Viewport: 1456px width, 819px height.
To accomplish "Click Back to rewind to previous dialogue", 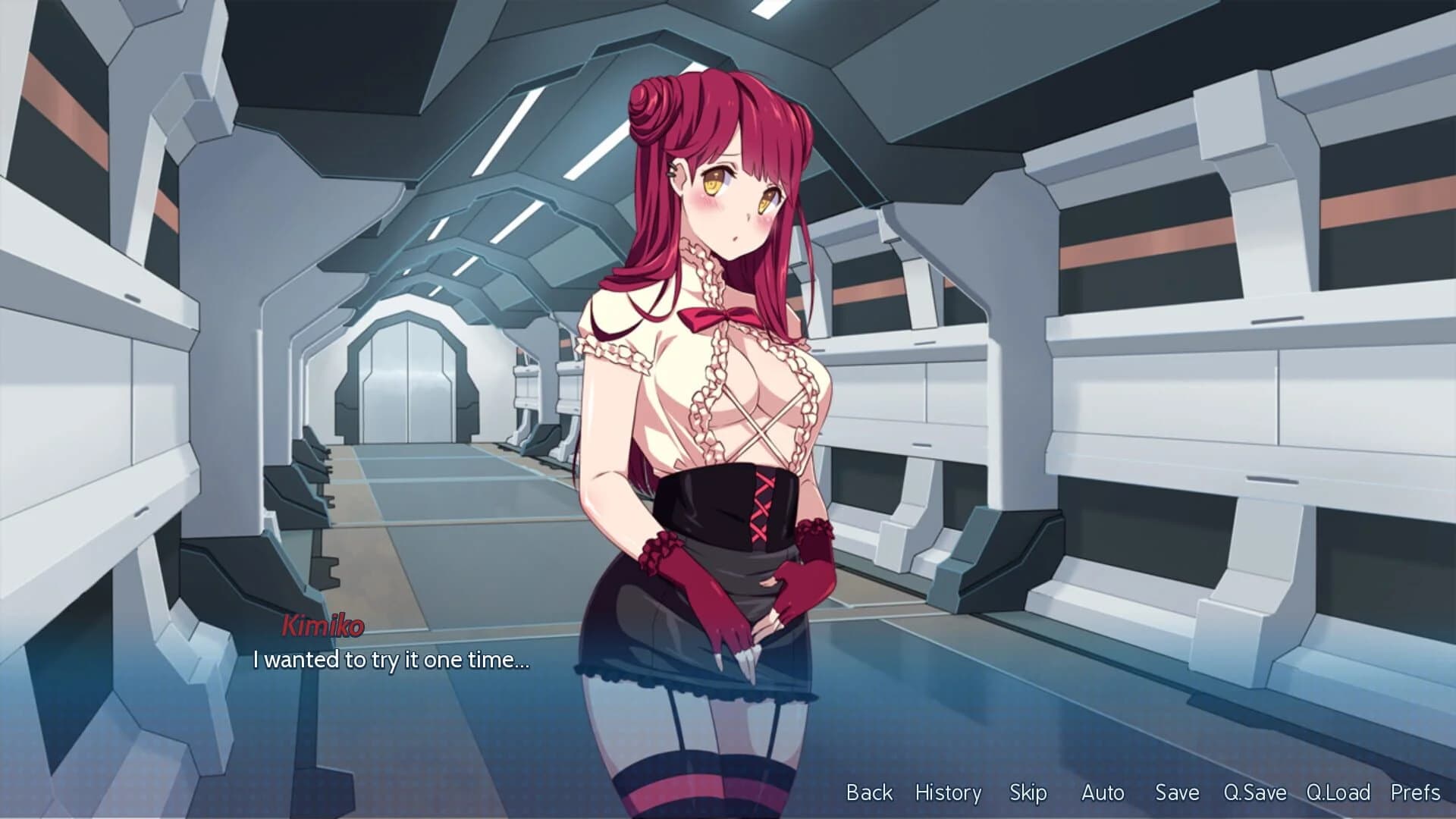I will 868,793.
